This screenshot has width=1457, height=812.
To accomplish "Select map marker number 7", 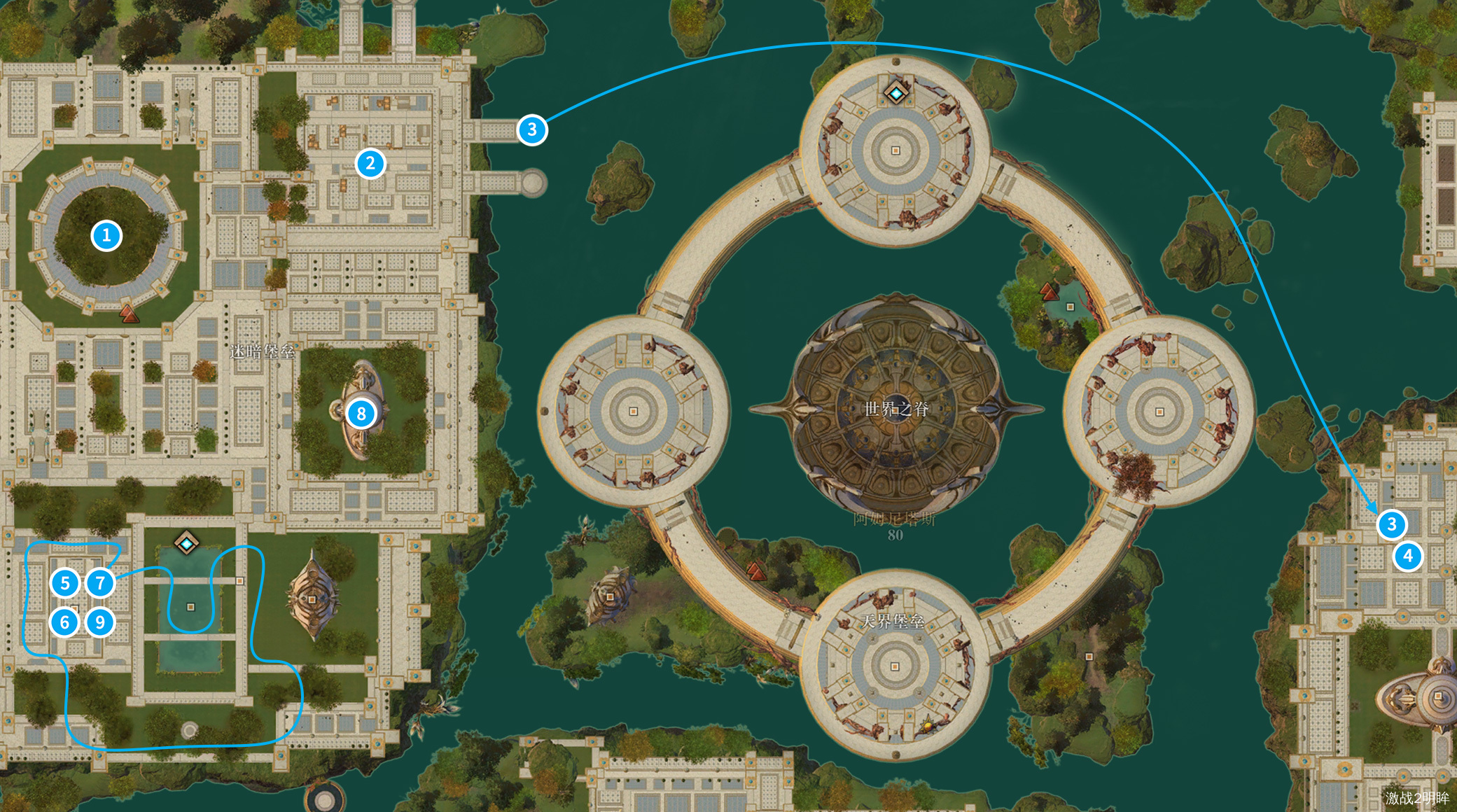I will 100,582.
